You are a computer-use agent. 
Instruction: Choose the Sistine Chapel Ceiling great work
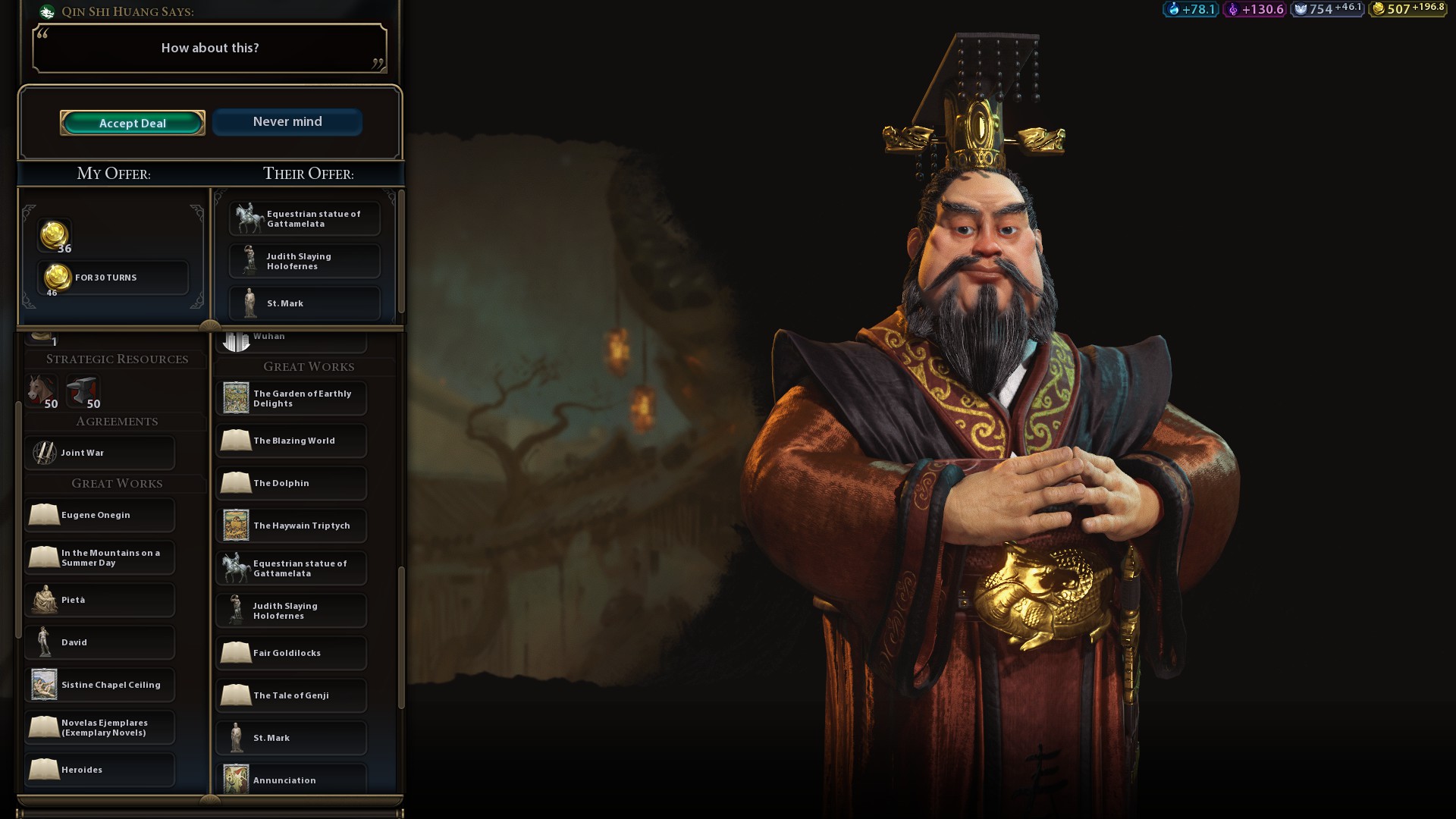[100, 685]
